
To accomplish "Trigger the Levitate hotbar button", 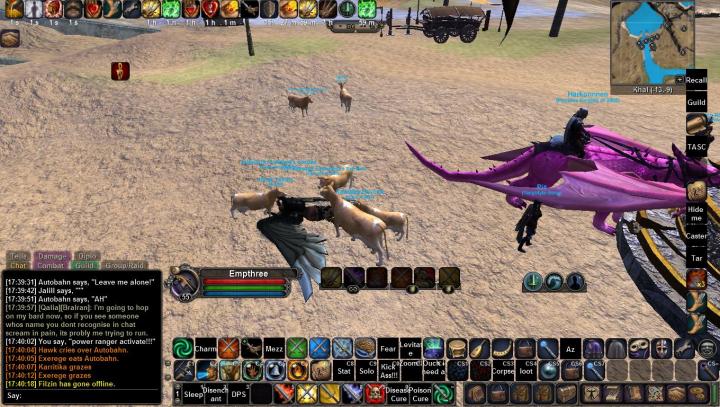I will tap(411, 348).
